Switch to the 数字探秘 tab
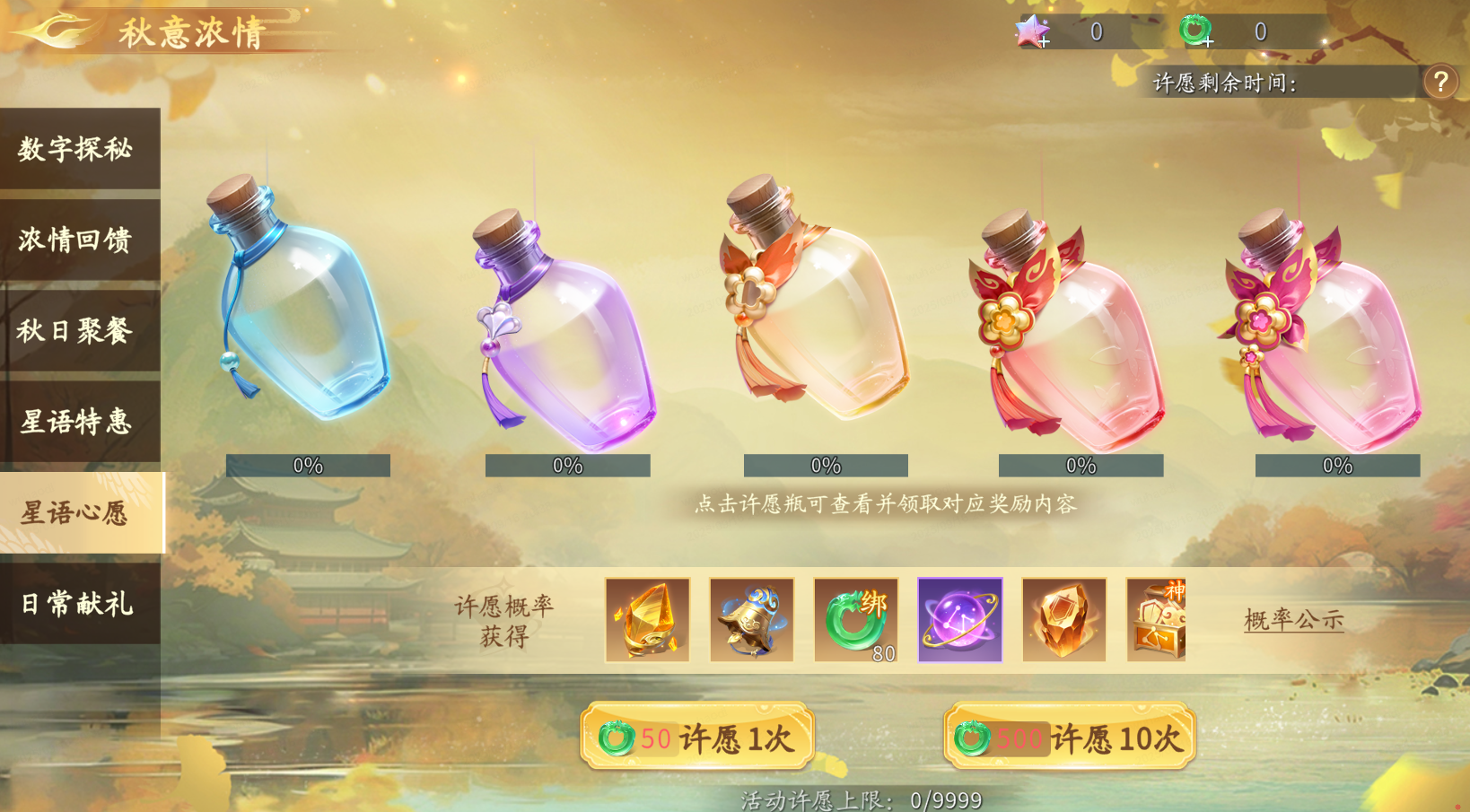The width and height of the screenshot is (1470, 812). (x=76, y=149)
